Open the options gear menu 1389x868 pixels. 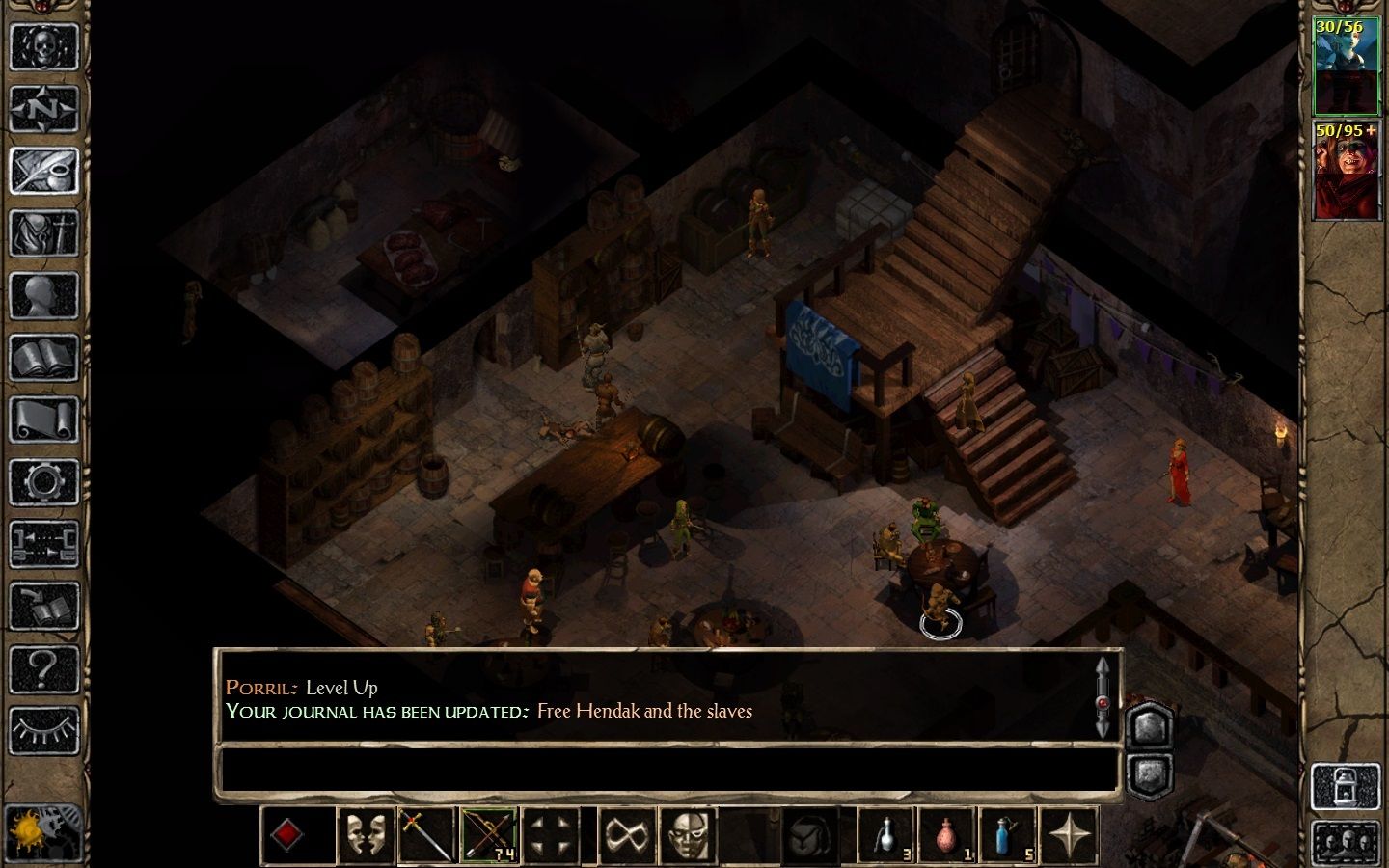point(44,482)
